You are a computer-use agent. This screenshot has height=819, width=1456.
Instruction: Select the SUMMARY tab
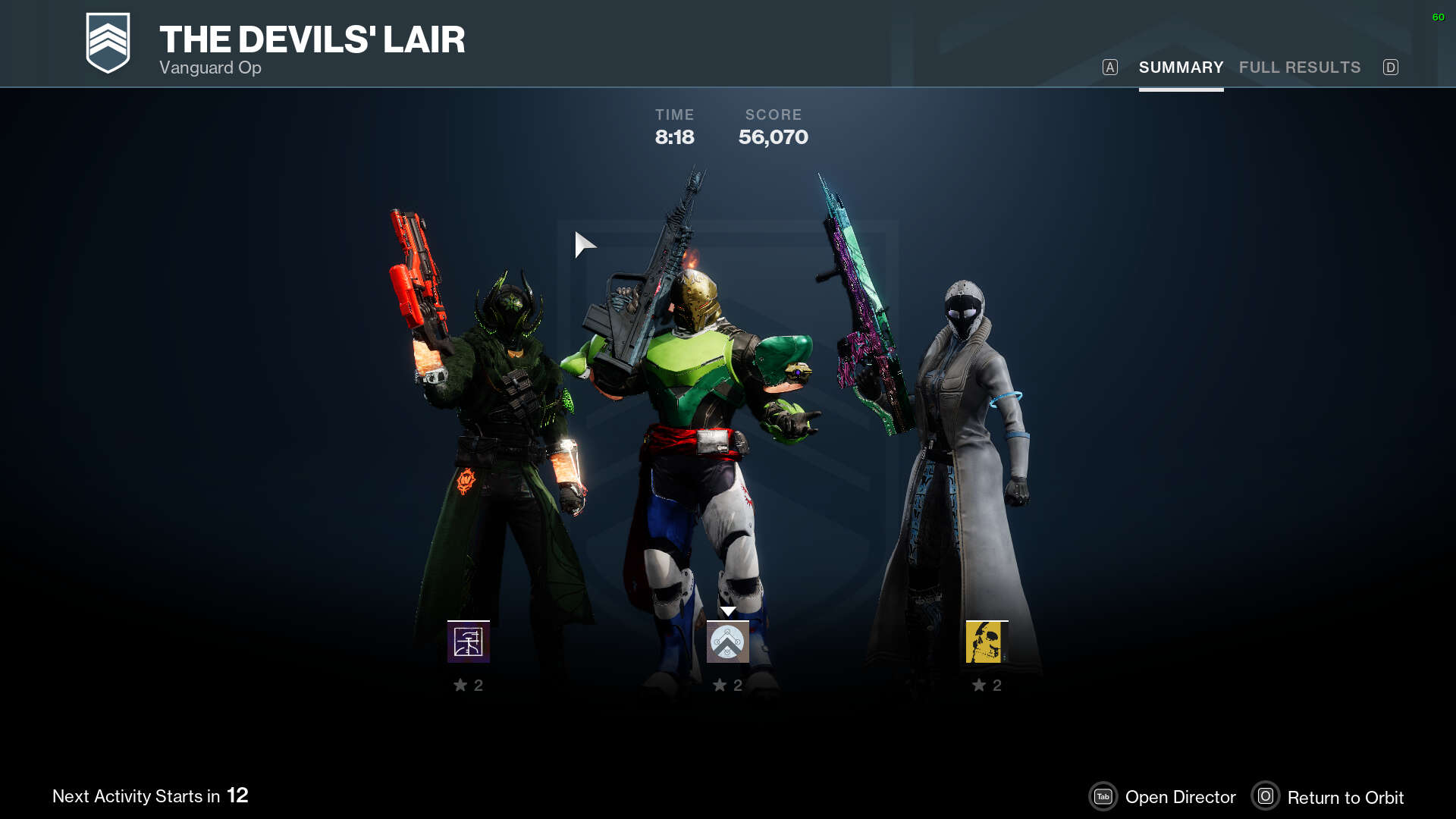(1181, 67)
